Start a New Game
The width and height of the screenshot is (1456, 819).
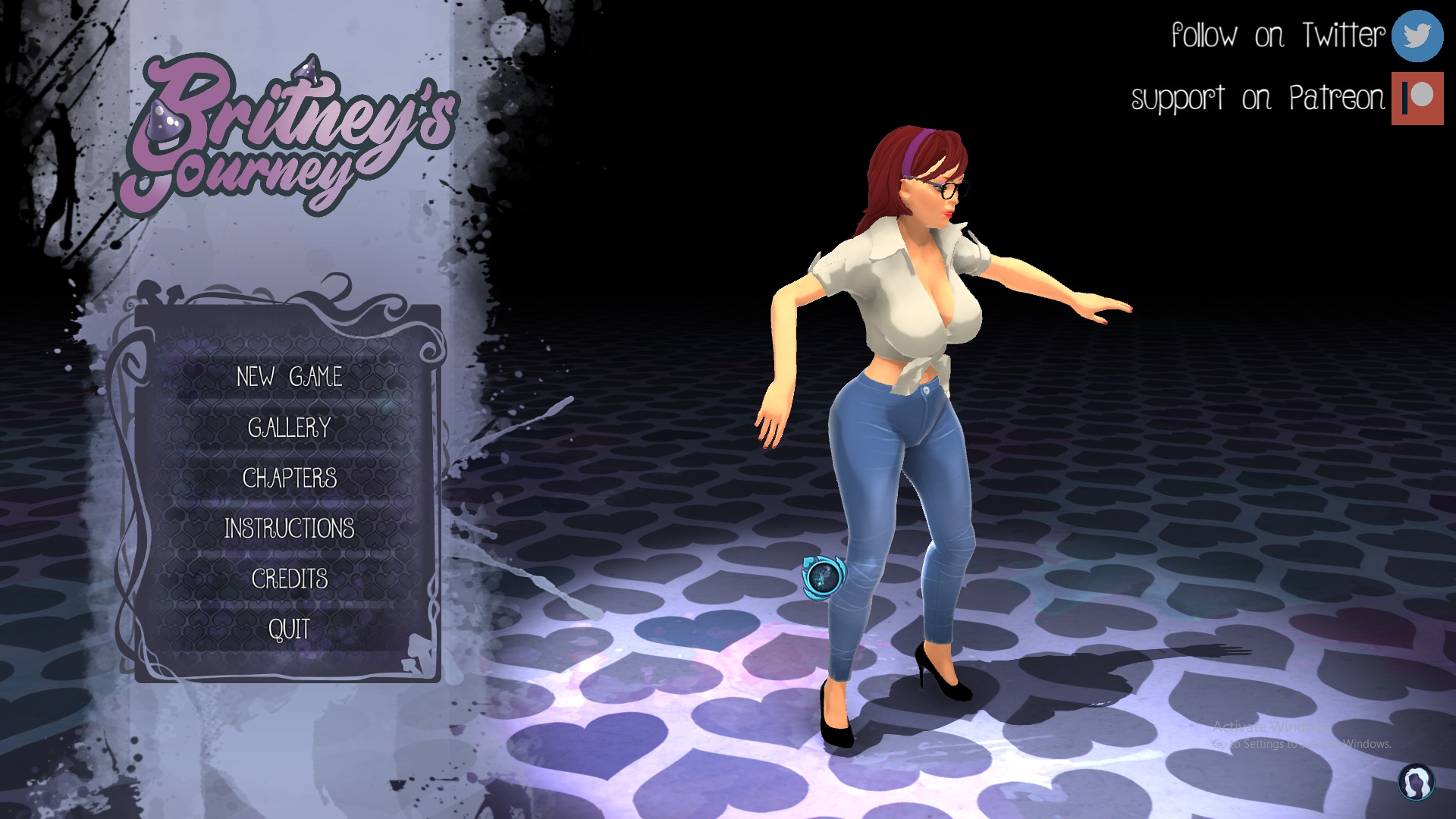click(289, 377)
